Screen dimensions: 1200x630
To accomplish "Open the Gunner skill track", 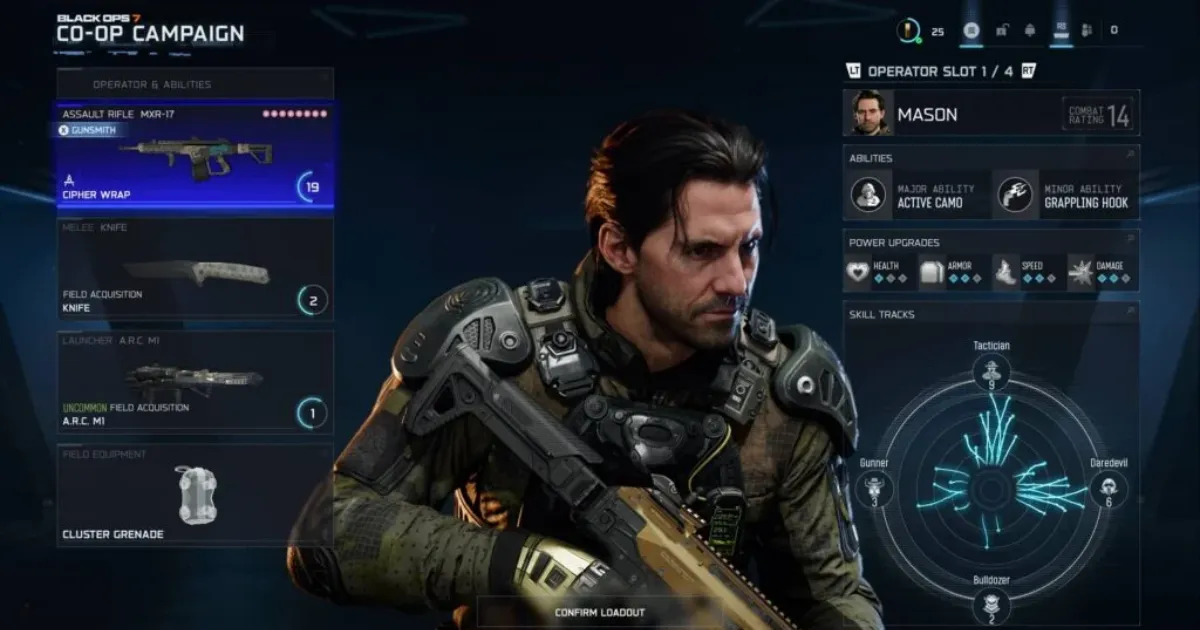I will (x=874, y=489).
